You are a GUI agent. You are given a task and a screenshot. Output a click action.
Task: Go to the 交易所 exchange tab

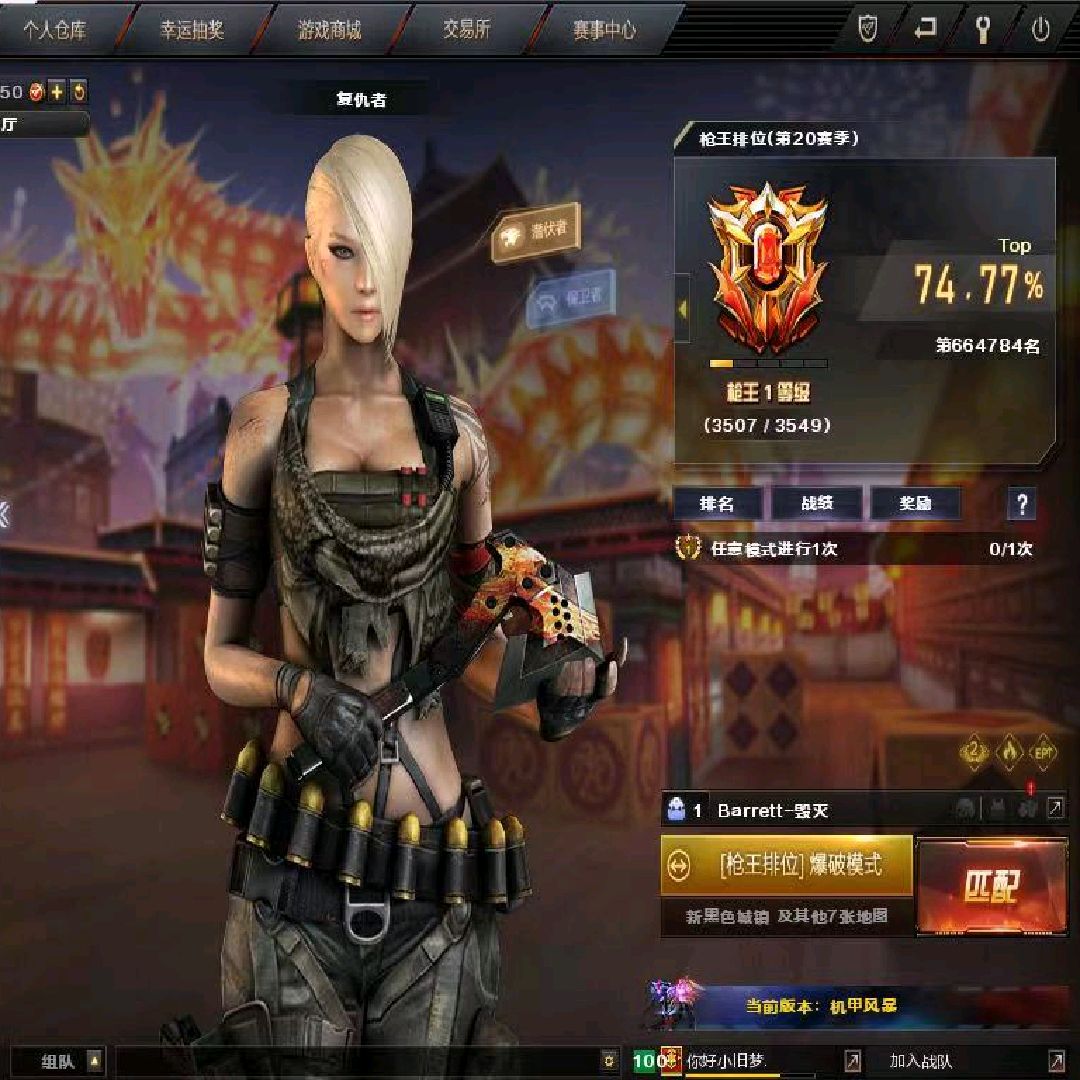pyautogui.click(x=466, y=29)
